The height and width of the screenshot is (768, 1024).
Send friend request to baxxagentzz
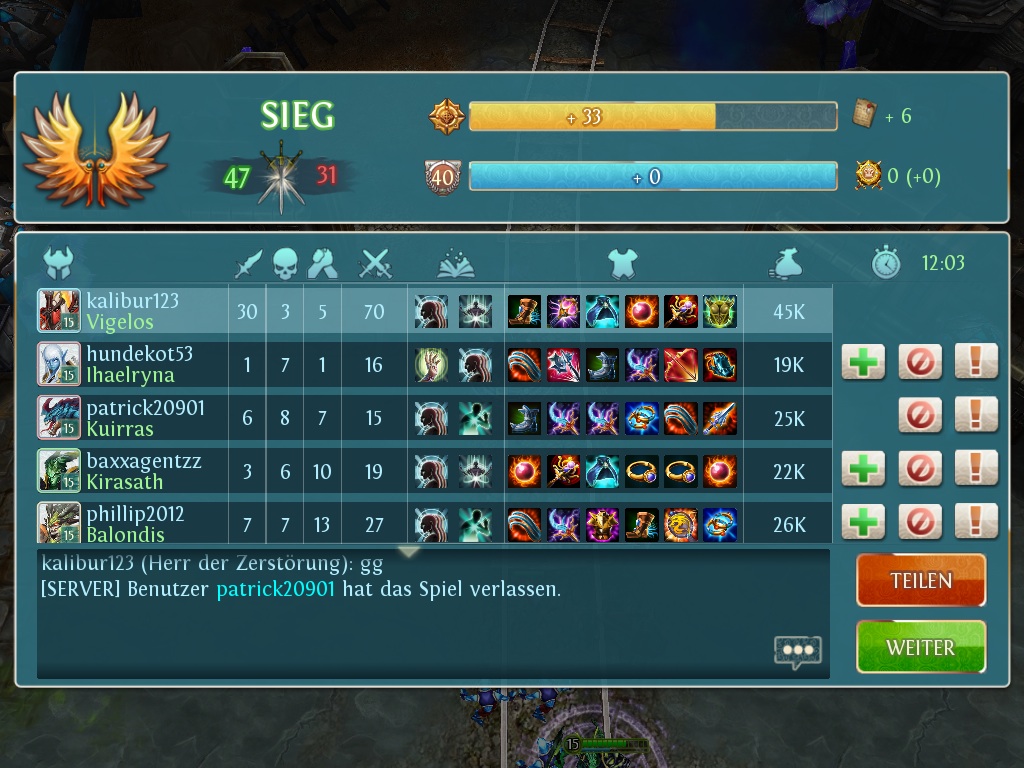pyautogui.click(x=863, y=469)
